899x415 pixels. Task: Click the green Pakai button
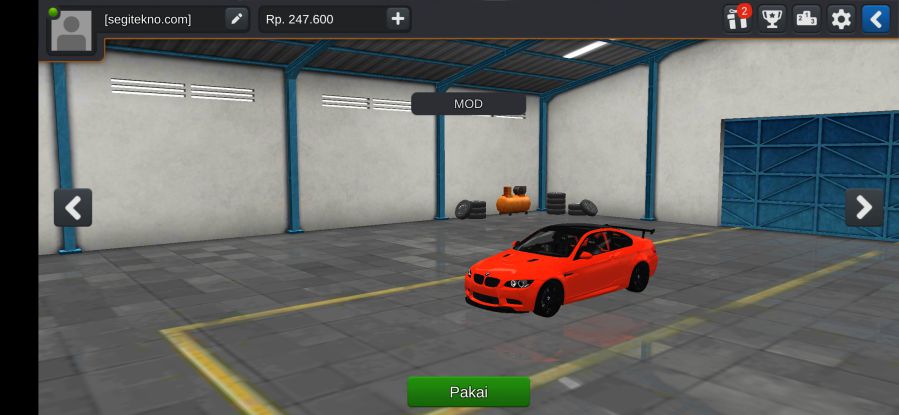click(x=468, y=391)
